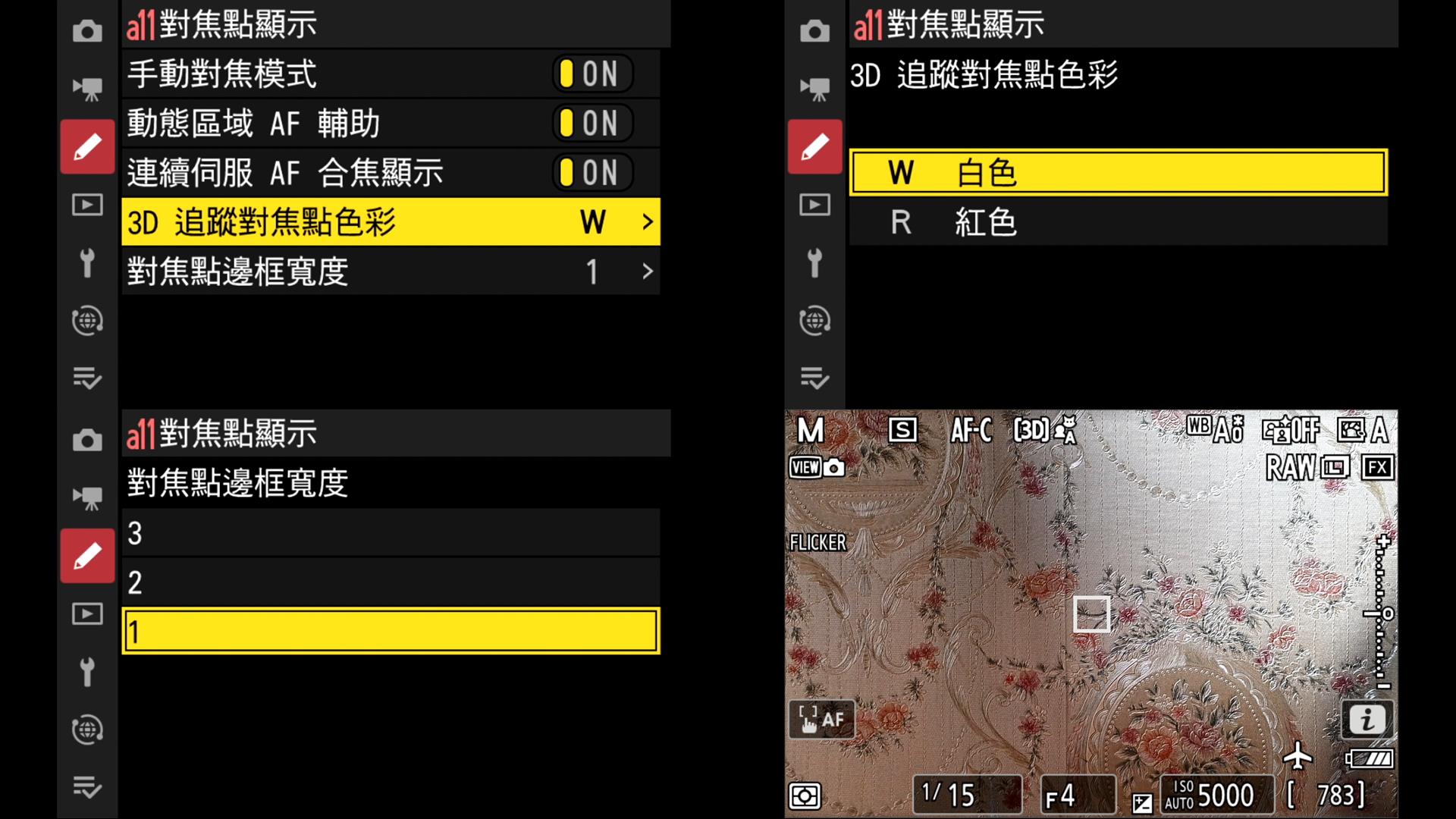Select W 白色 color option
1456x819 pixels.
[1119, 172]
